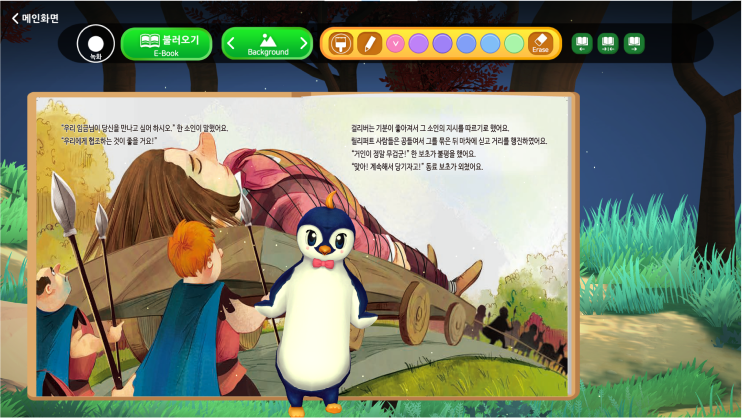
Task: Pick the pink color swatch
Action: pos(394,43)
